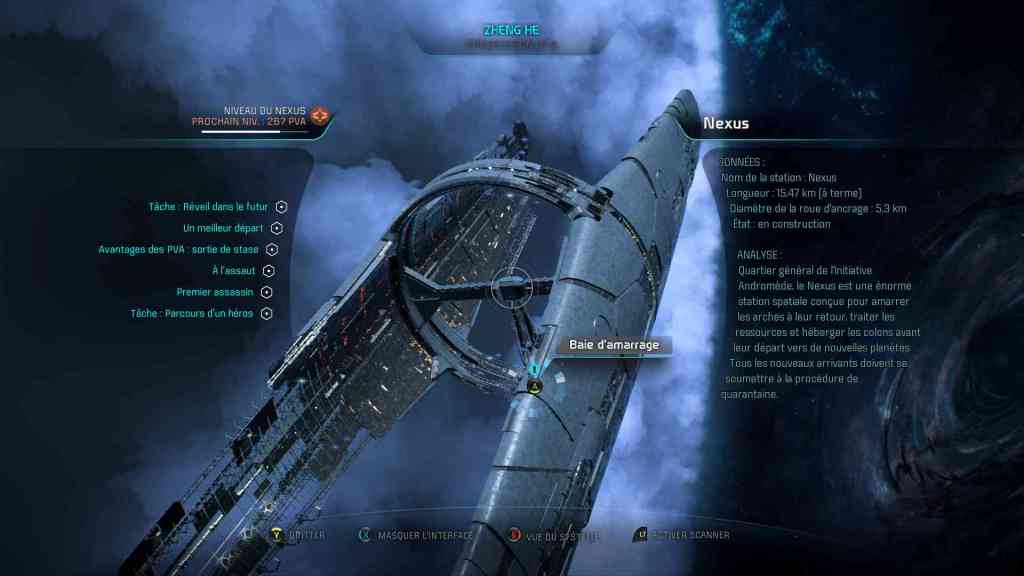1024x576 pixels.
Task: Pick the 'Premier assassin' quest entry
Action: (217, 292)
